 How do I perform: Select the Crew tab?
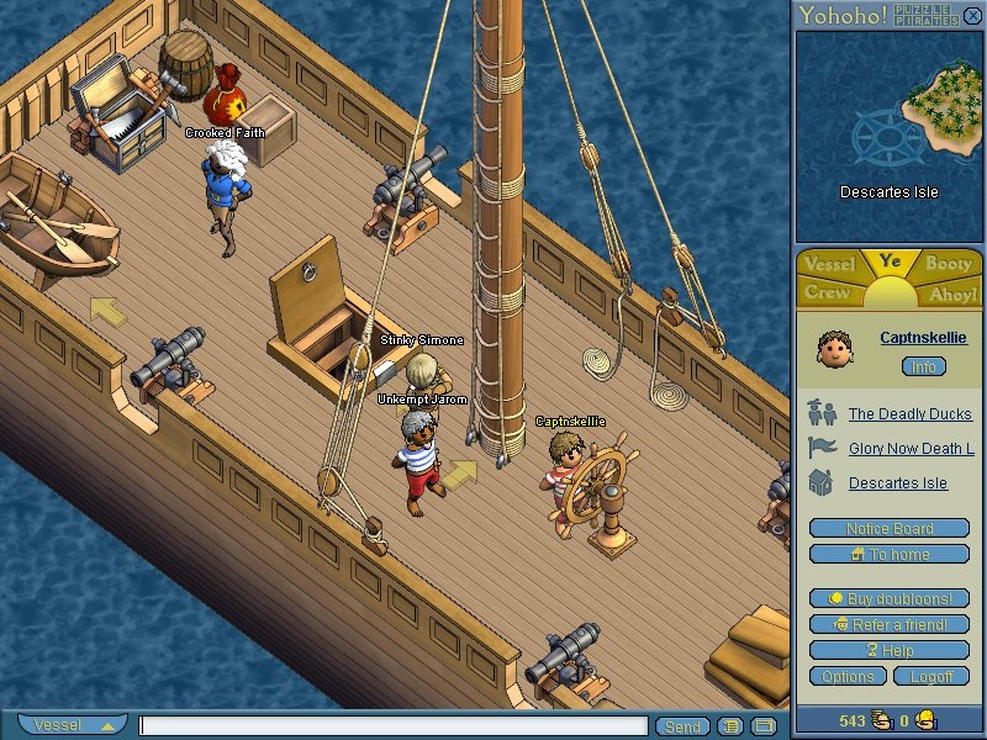coord(828,292)
